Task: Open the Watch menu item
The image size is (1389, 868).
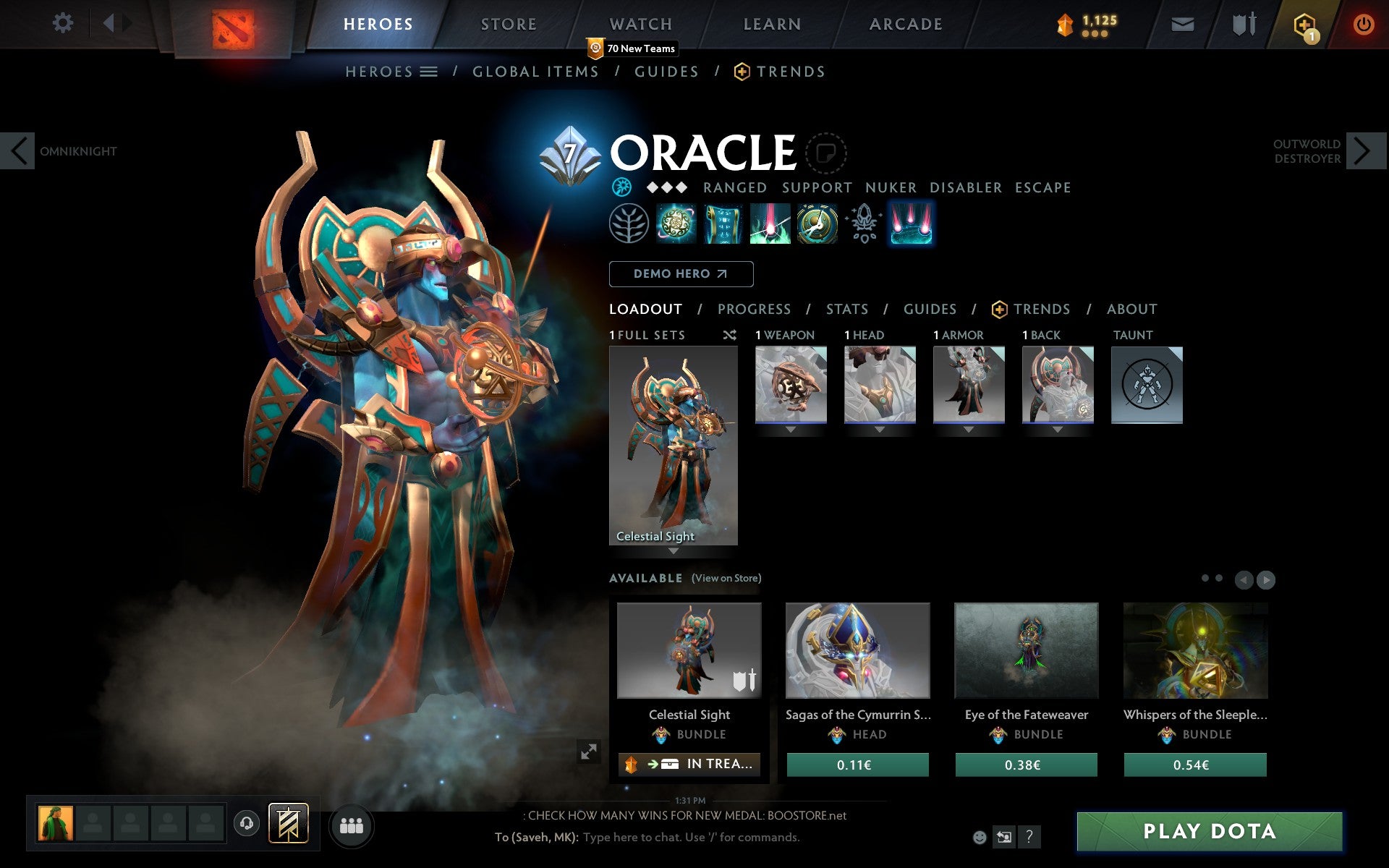Action: (640, 23)
